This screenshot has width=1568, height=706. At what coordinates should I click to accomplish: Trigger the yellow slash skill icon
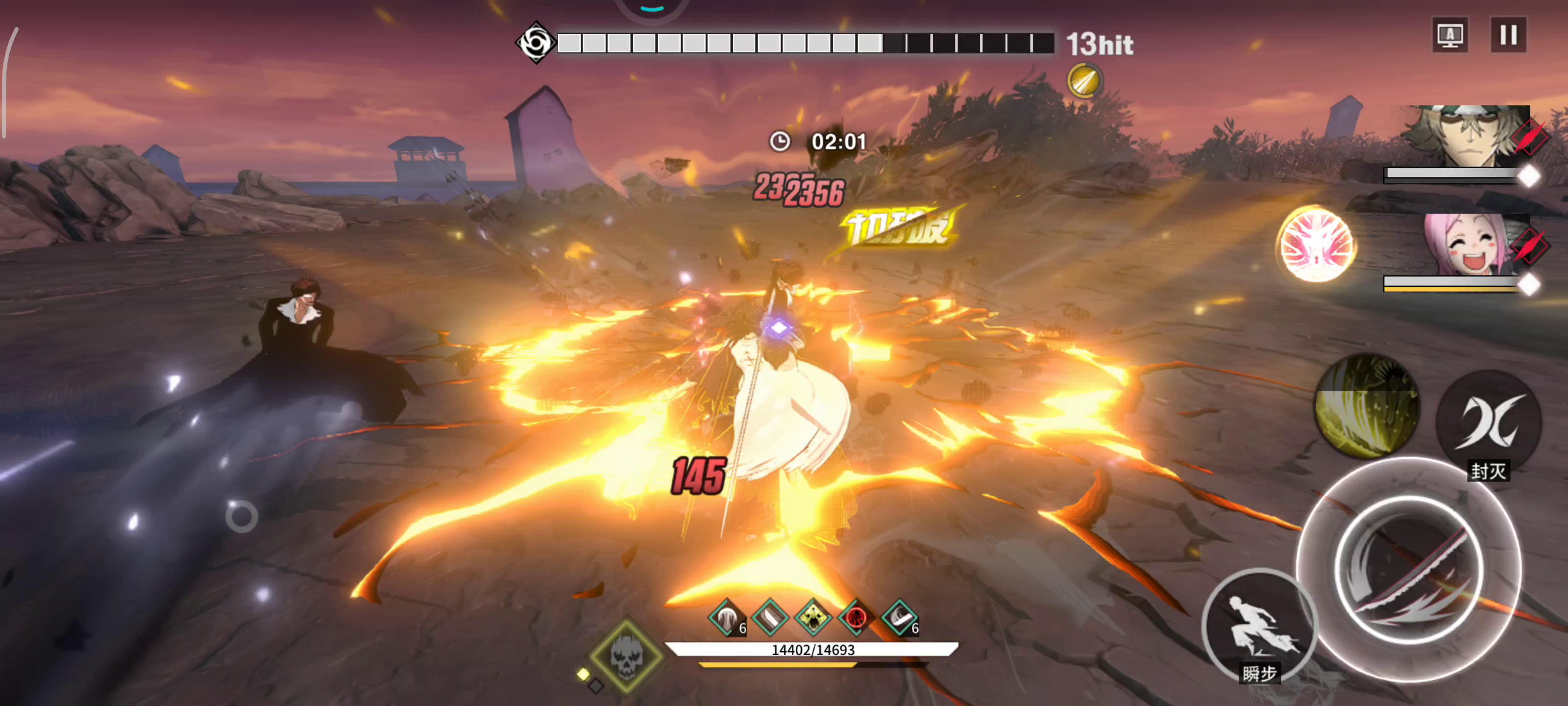1367,406
